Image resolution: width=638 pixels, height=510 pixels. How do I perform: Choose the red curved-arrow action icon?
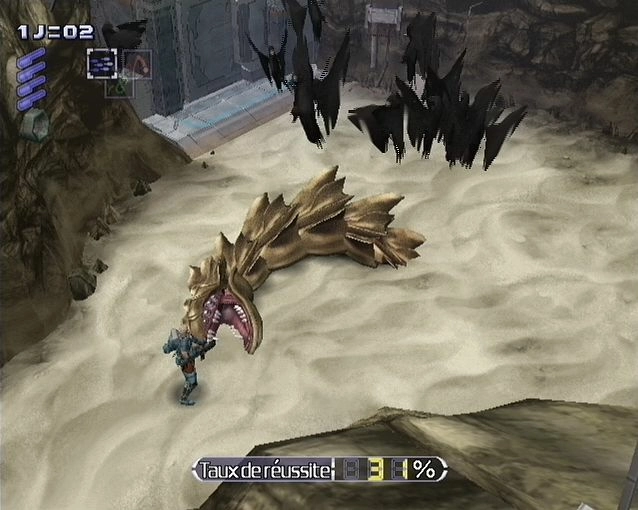(x=137, y=64)
